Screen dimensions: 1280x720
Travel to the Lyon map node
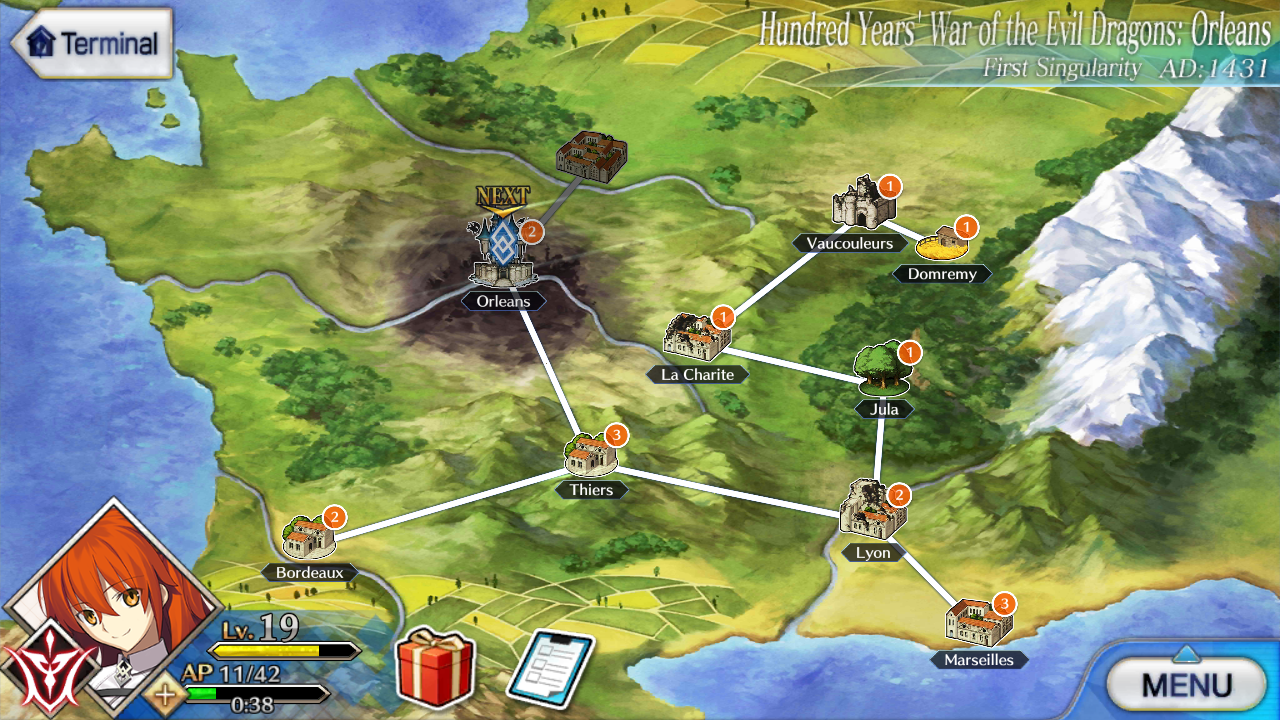pyautogui.click(x=872, y=510)
